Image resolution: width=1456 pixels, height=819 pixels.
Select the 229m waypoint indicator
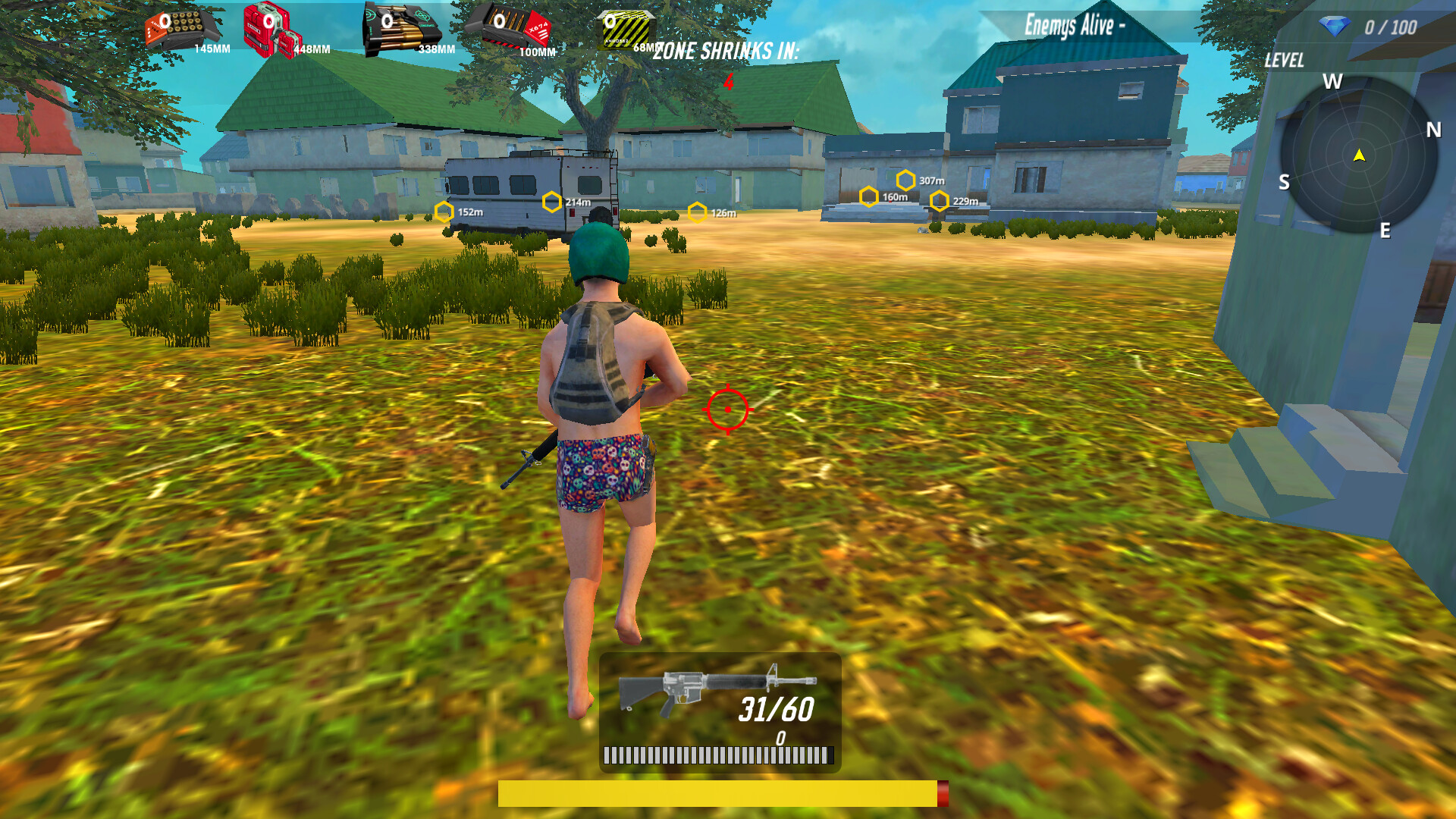(x=940, y=201)
